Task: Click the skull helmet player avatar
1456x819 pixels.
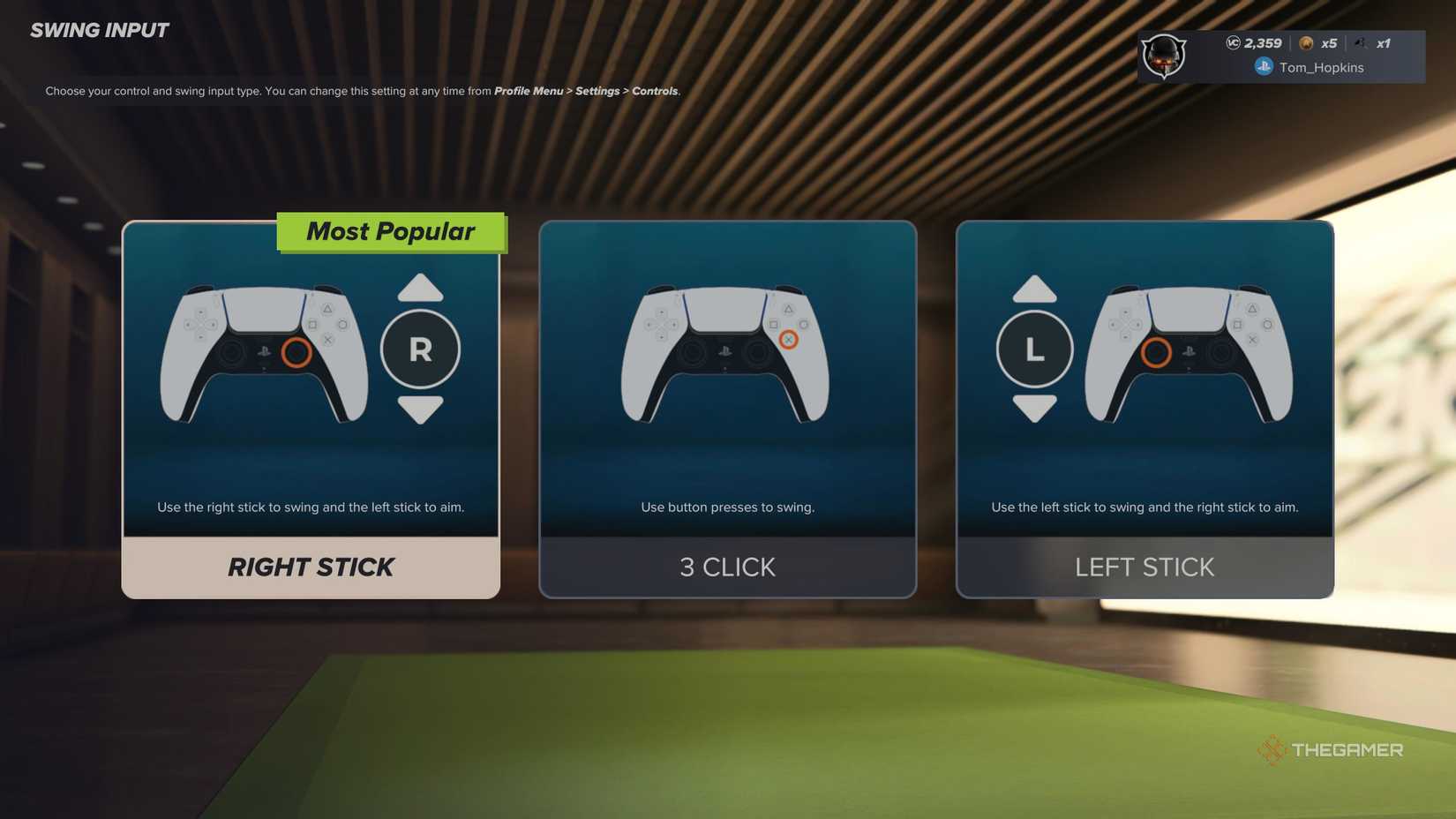Action: (1163, 56)
